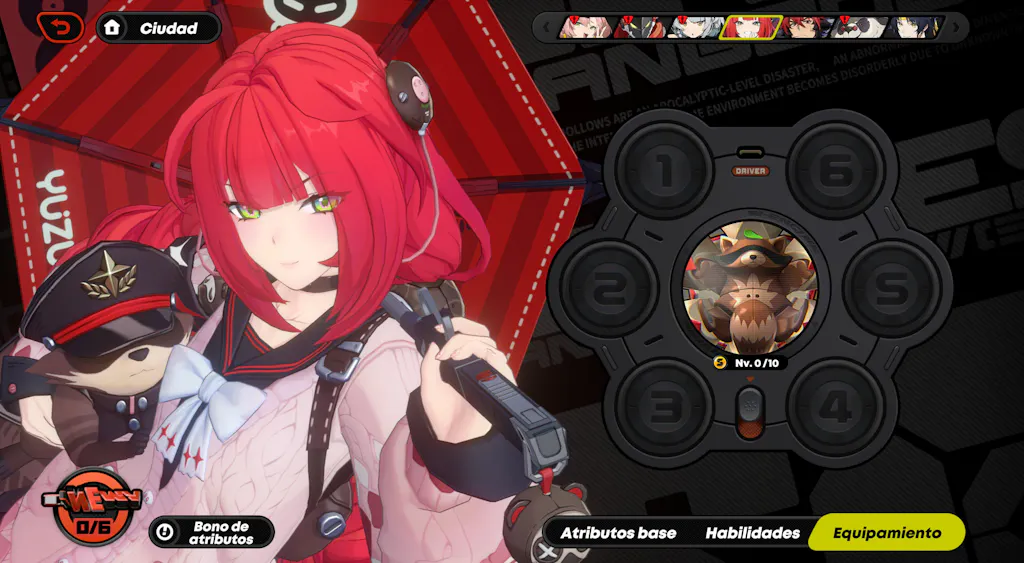The image size is (1024, 563).
Task: Open the Bono de atributos panel
Action: click(x=211, y=532)
